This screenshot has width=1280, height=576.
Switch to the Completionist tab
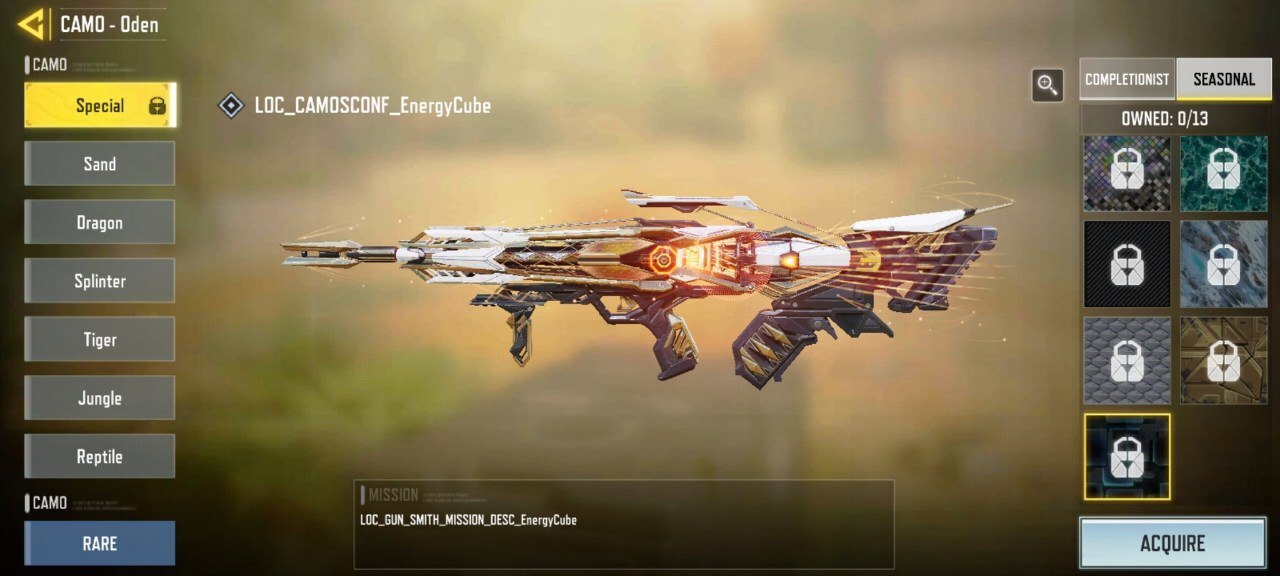coord(1127,79)
